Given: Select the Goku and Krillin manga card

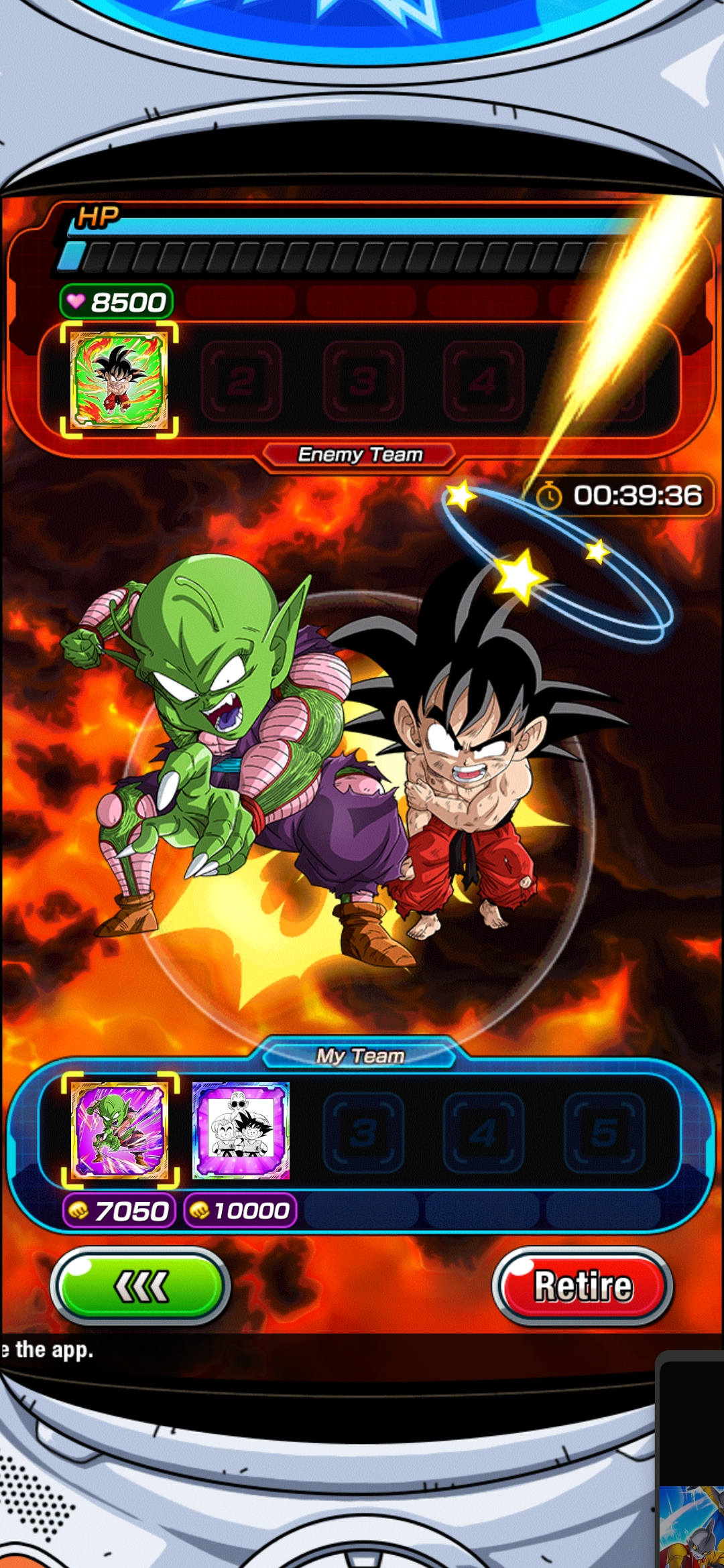Looking at the screenshot, I should click(x=241, y=1130).
